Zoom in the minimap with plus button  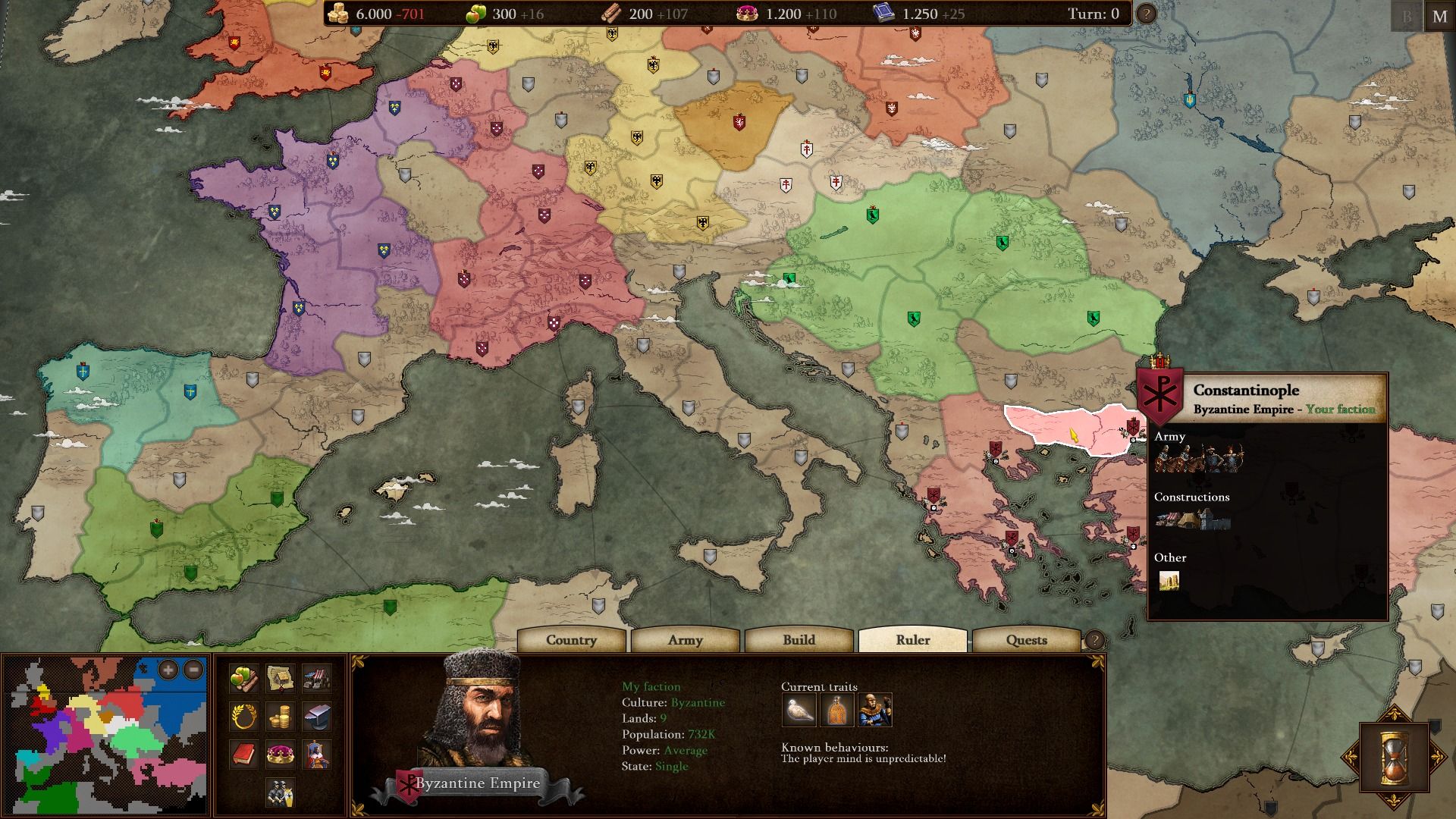[168, 670]
